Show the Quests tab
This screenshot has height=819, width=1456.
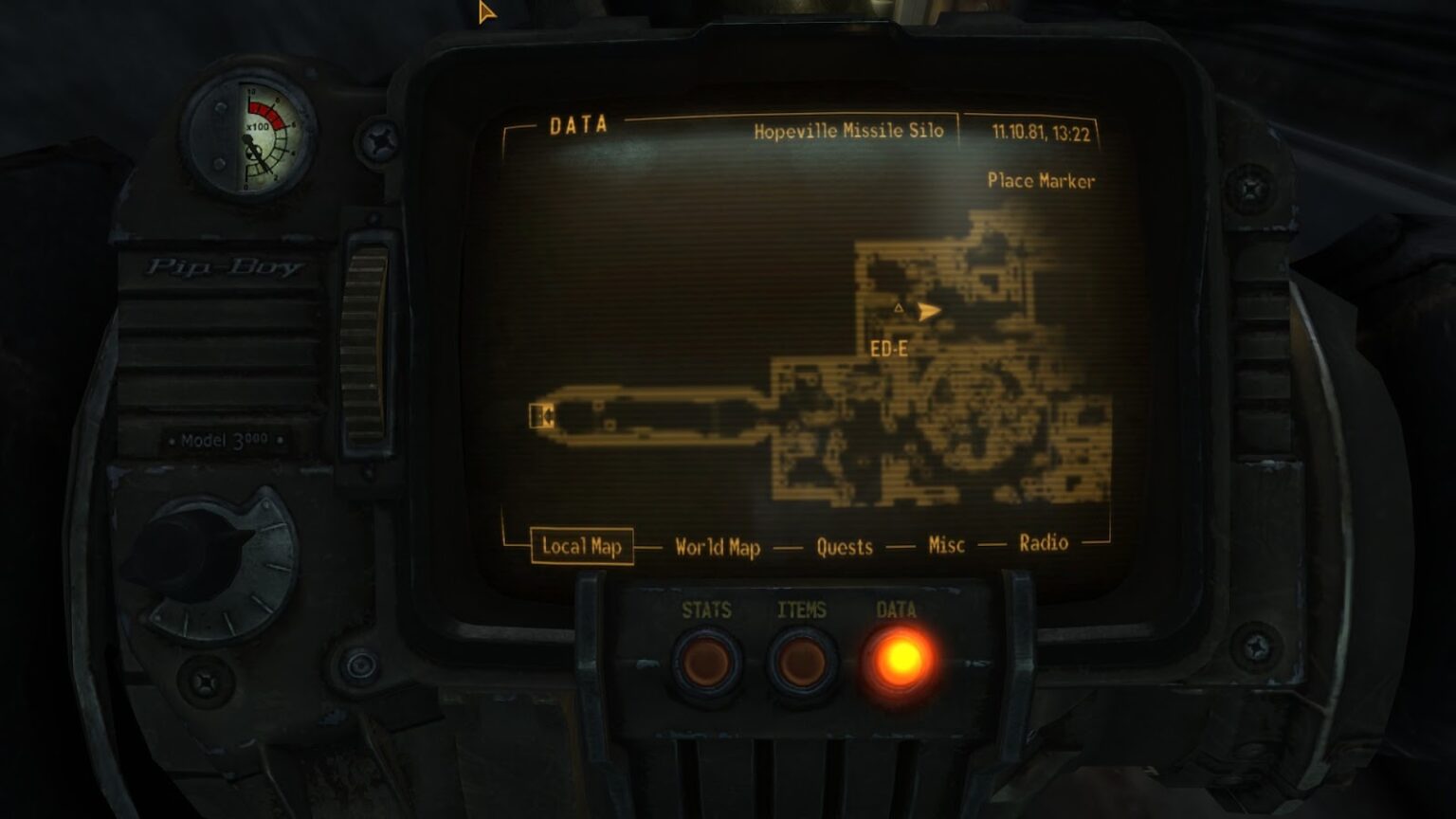(845, 546)
